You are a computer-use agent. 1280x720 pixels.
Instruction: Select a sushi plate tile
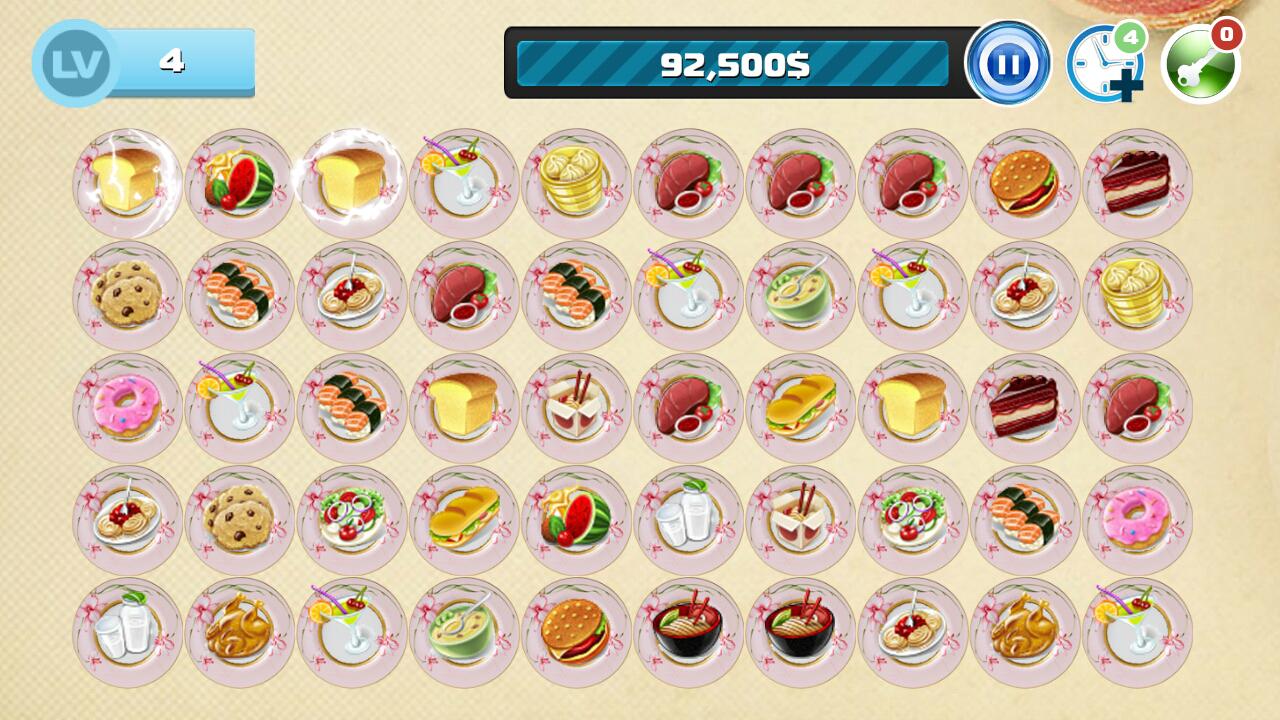point(237,296)
